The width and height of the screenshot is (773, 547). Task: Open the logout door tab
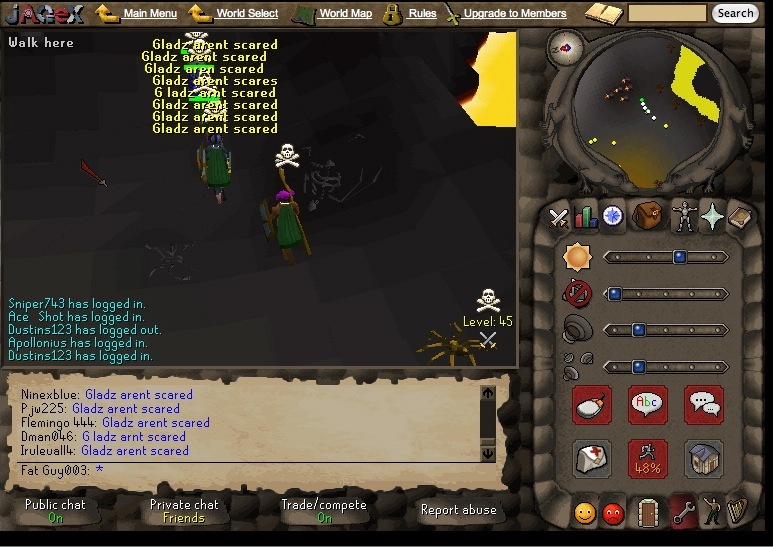click(x=647, y=513)
